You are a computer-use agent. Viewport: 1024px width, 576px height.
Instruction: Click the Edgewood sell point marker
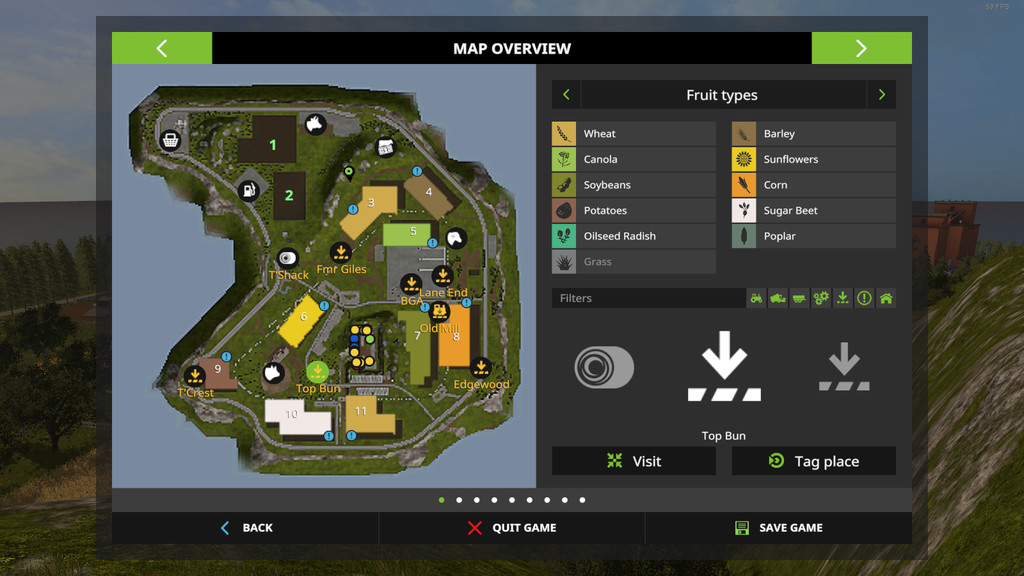click(x=481, y=368)
